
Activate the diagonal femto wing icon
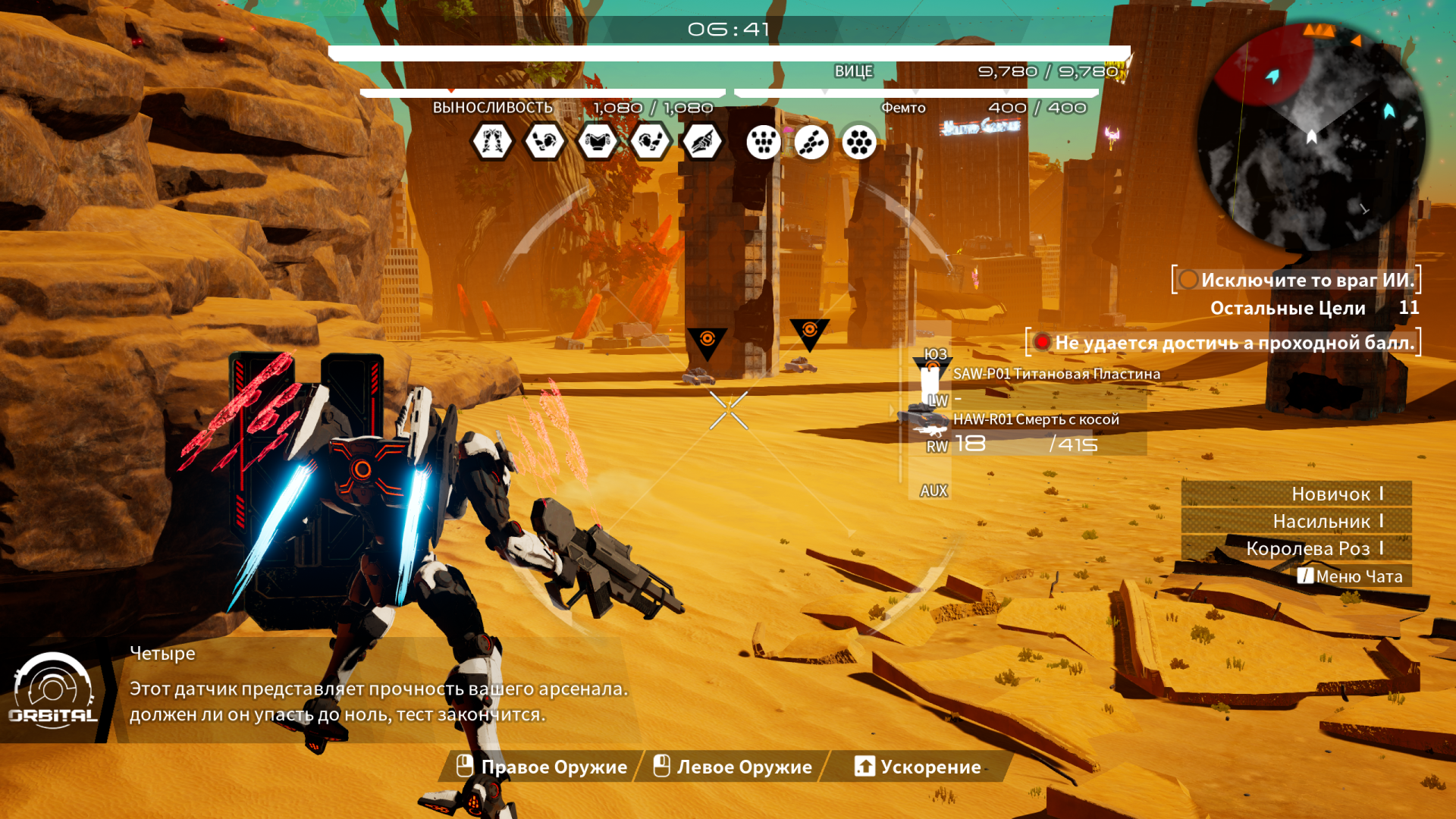[x=811, y=142]
